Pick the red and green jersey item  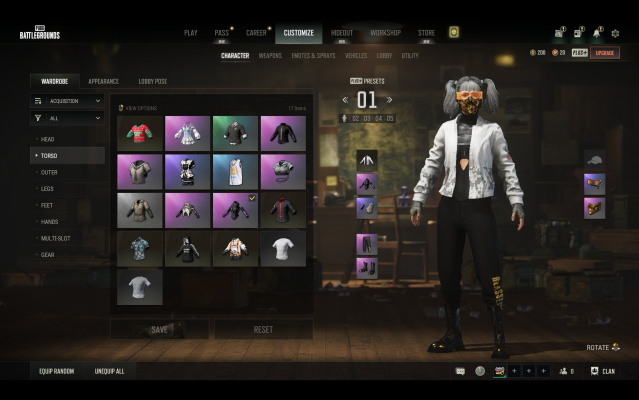pos(139,133)
